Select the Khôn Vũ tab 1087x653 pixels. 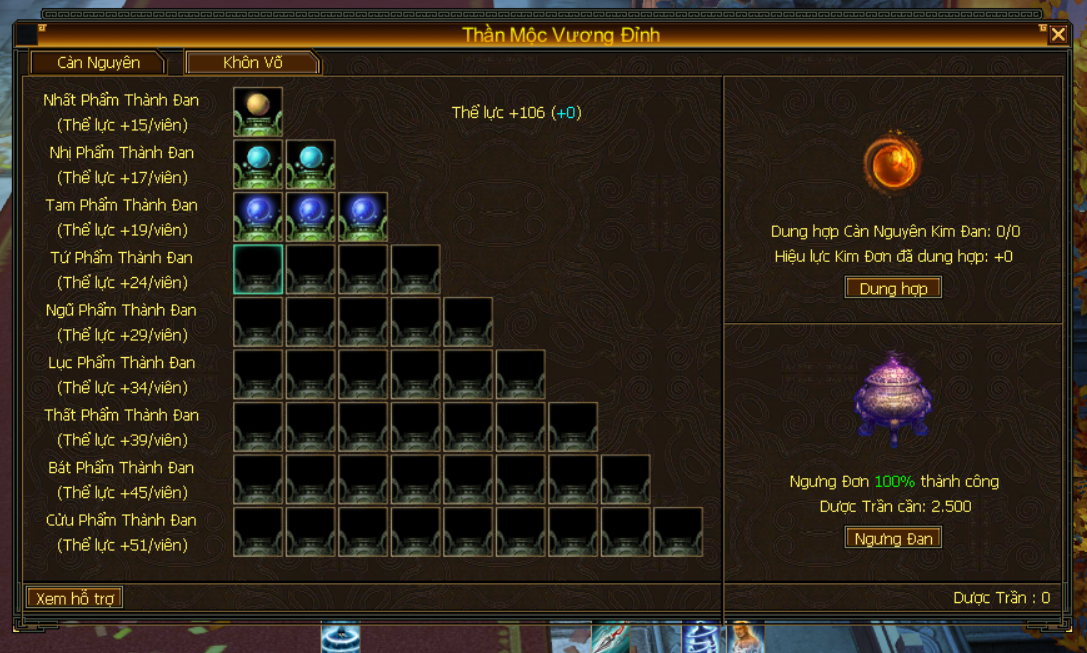tap(252, 63)
